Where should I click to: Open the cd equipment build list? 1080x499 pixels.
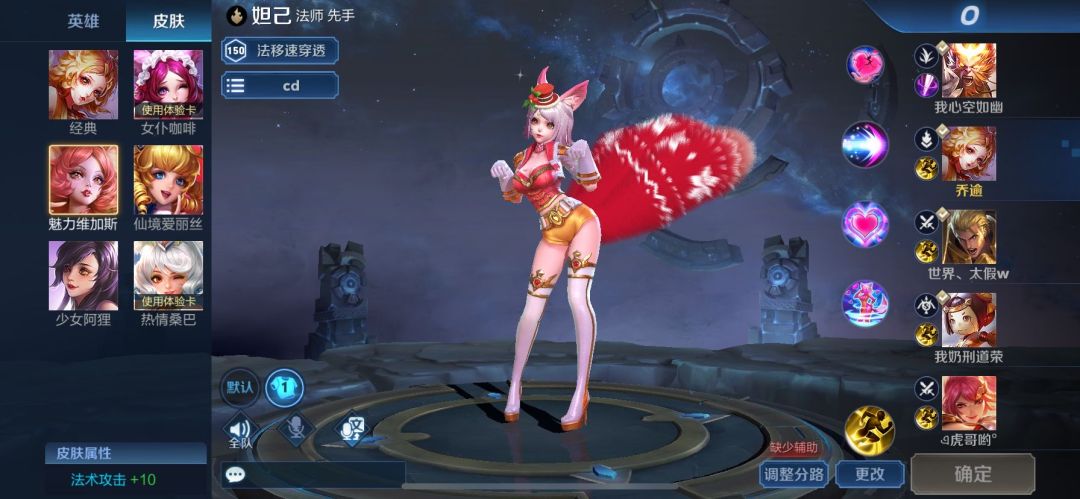coord(280,86)
